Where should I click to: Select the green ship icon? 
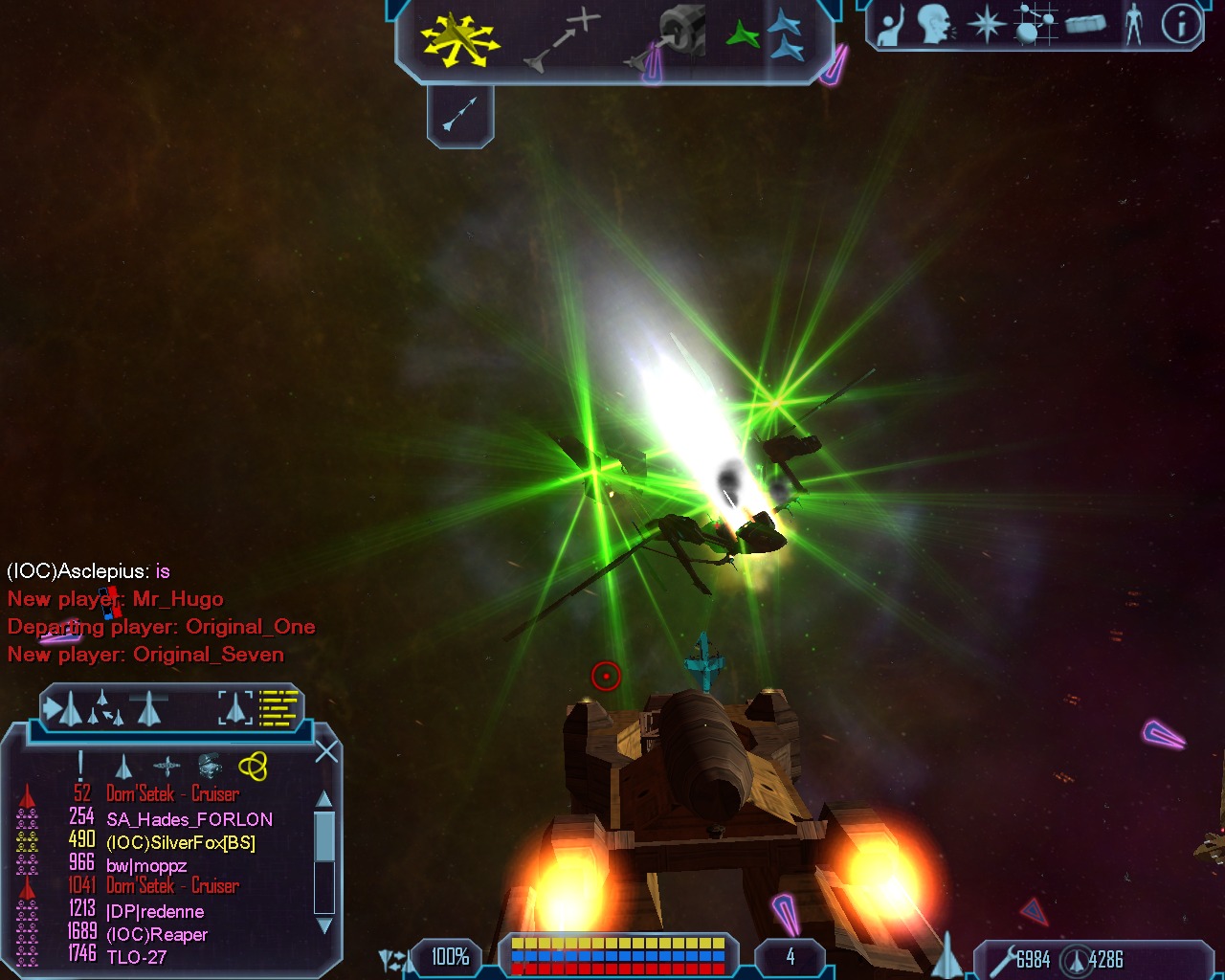[x=743, y=36]
